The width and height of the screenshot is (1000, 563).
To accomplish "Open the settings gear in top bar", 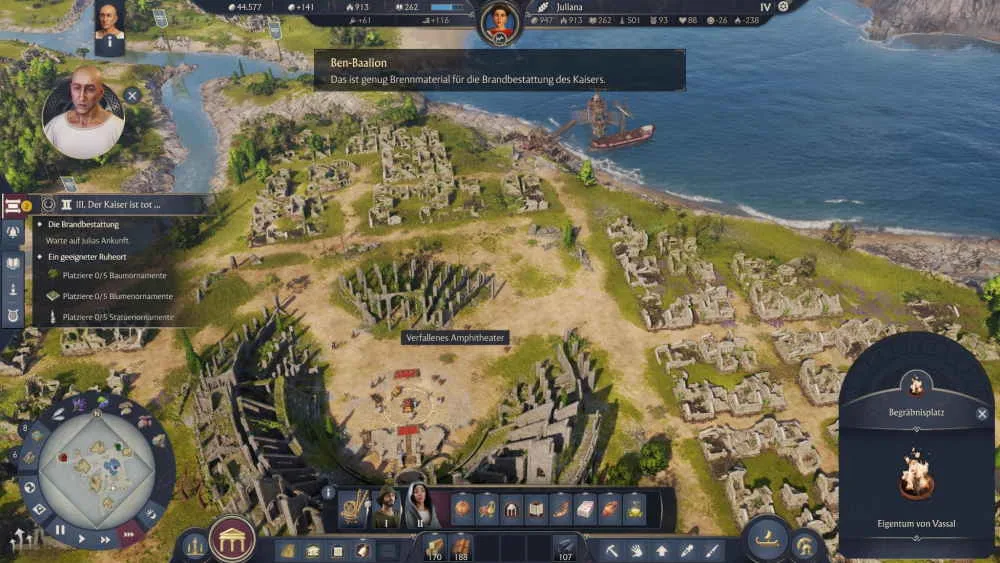I will (783, 7).
